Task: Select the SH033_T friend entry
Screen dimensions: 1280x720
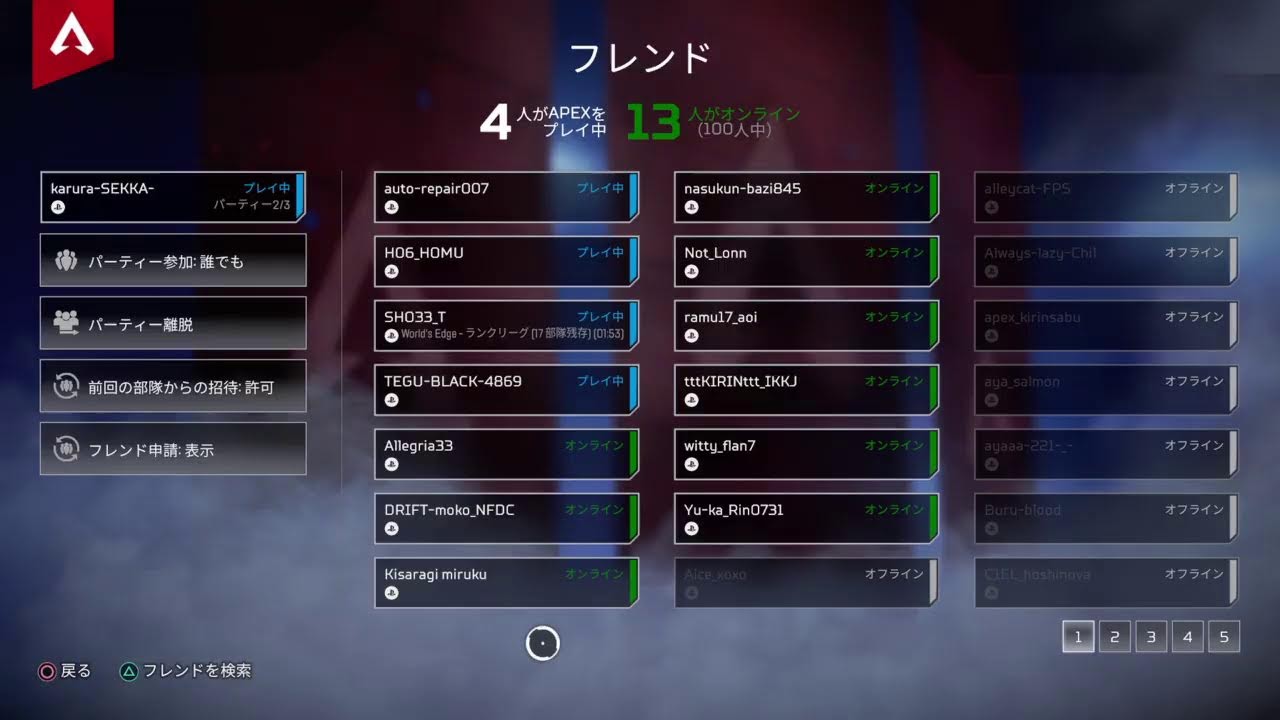Action: tap(505, 324)
